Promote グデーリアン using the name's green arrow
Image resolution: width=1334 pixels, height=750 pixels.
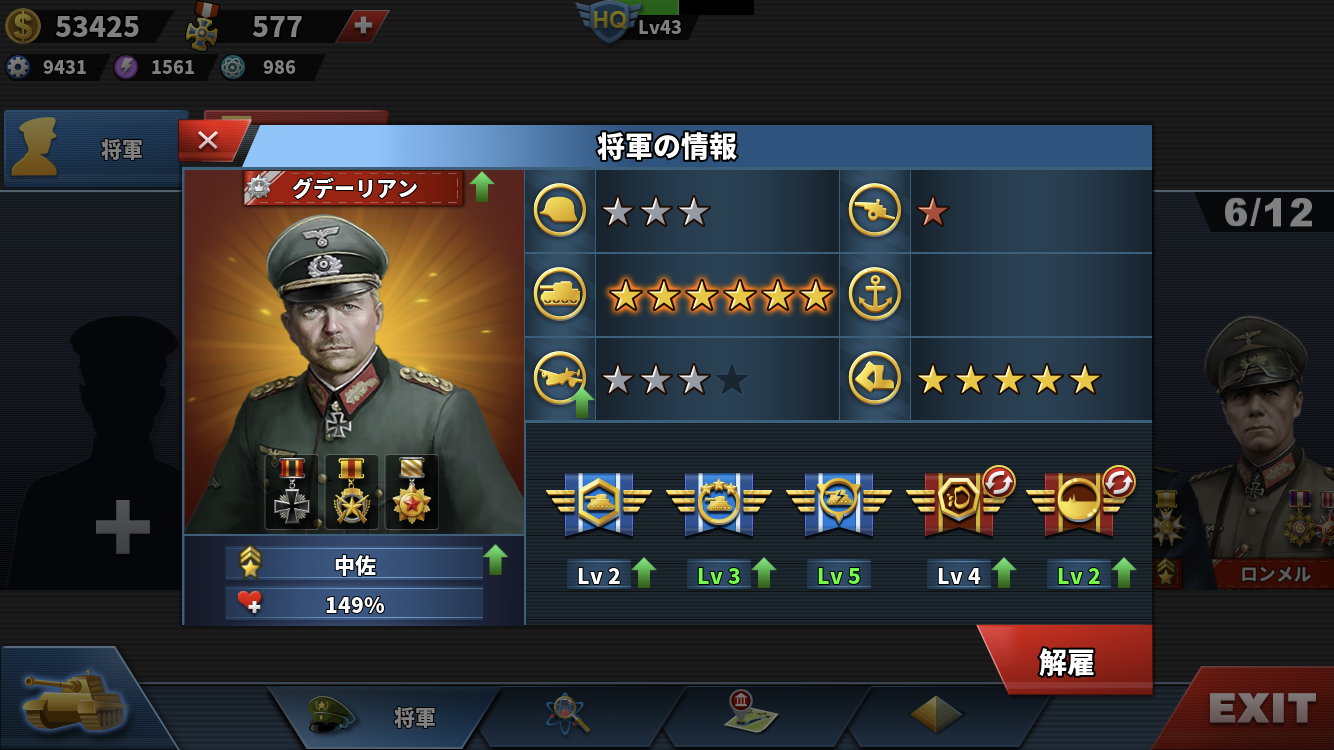point(482,187)
